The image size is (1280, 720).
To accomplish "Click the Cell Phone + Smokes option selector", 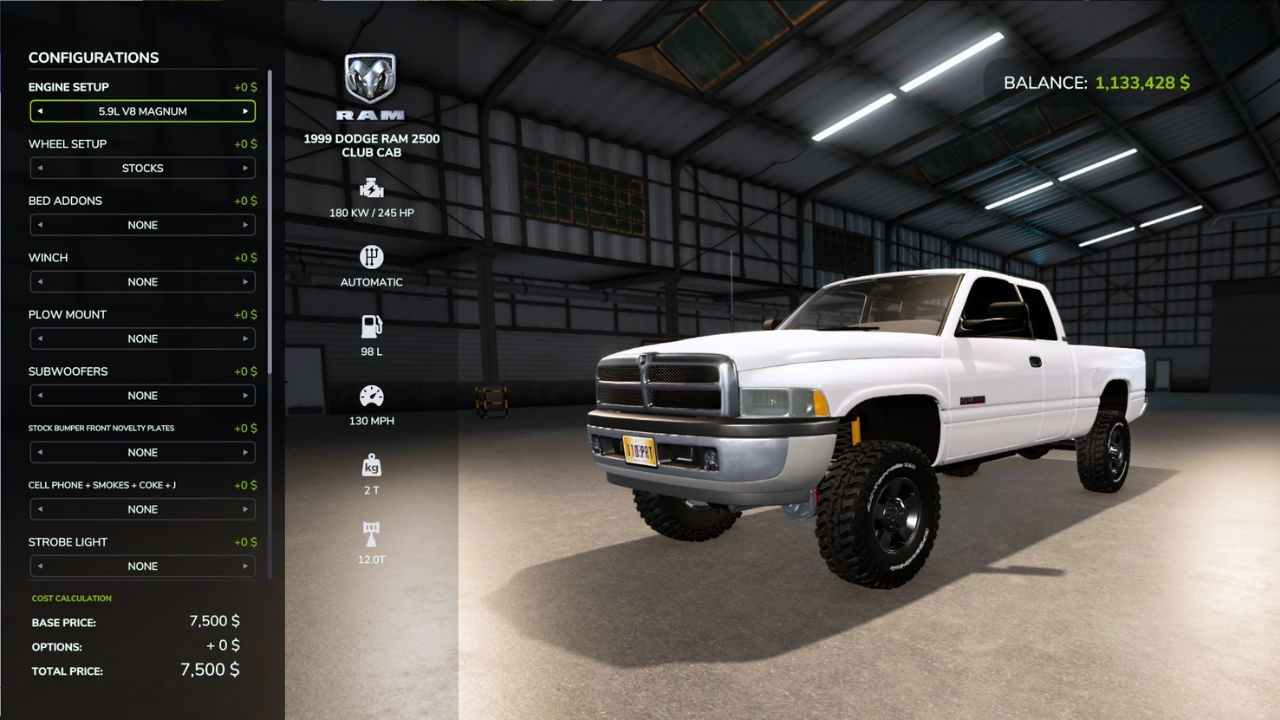I will click(142, 509).
